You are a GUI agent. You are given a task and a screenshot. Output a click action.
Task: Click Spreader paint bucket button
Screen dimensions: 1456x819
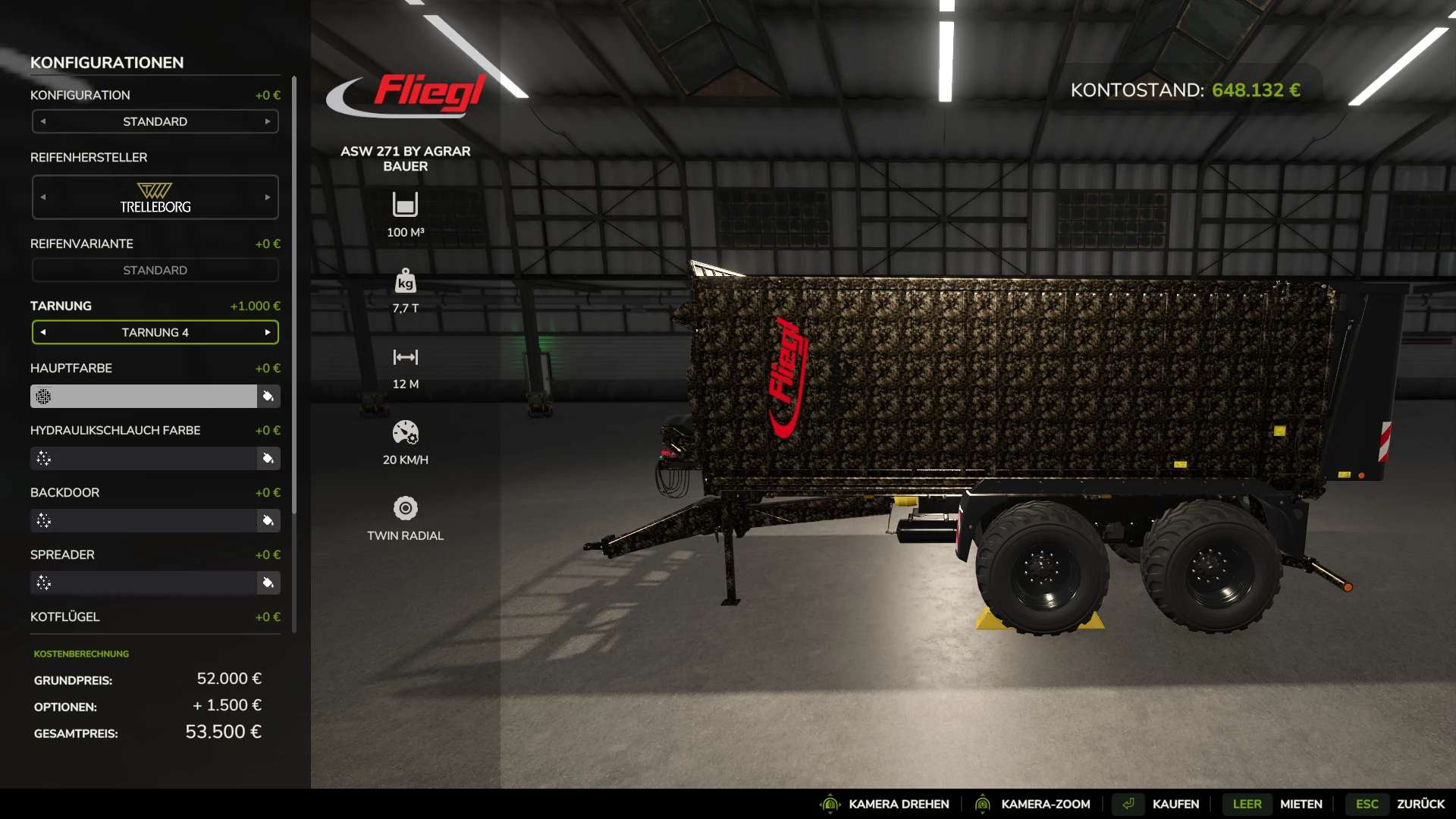(268, 582)
